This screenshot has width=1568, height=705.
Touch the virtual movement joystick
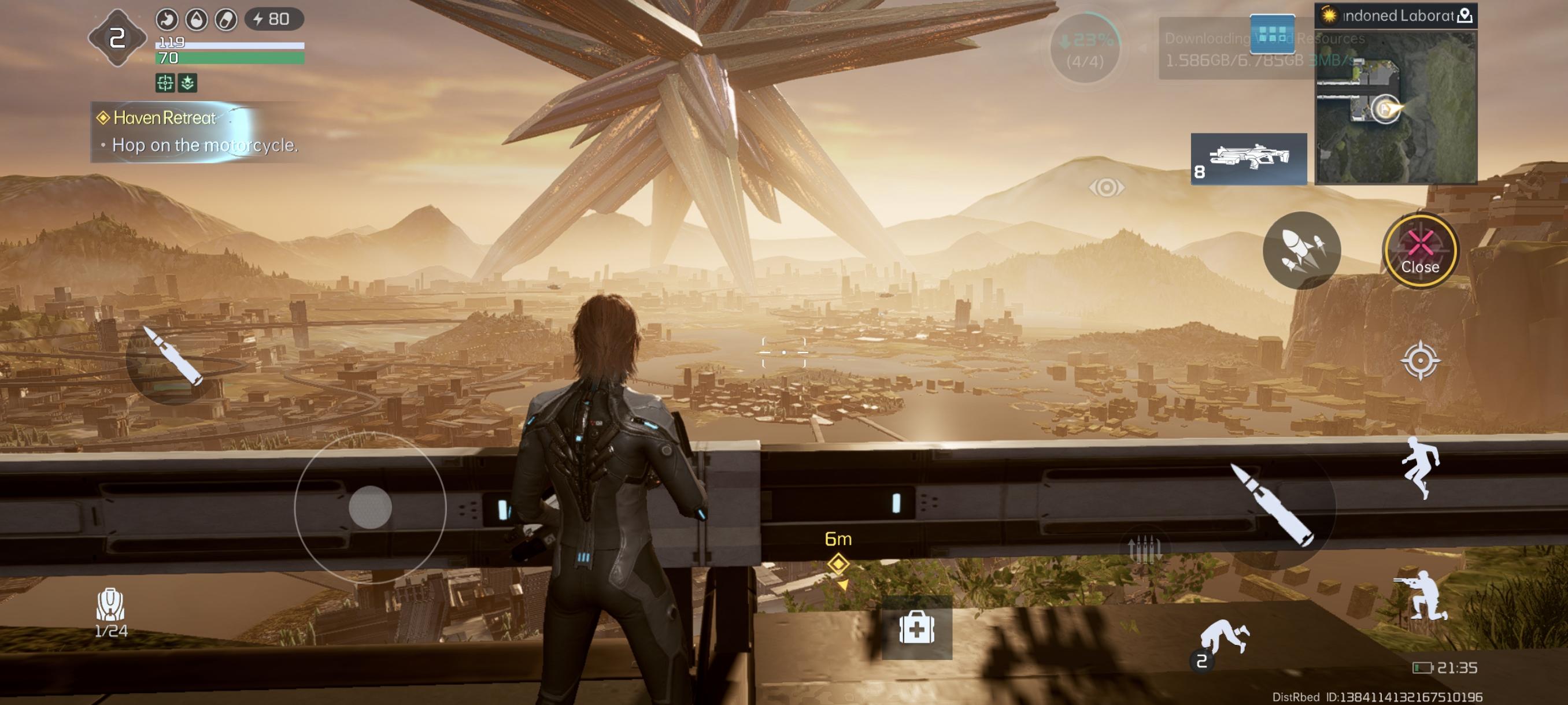coord(370,507)
